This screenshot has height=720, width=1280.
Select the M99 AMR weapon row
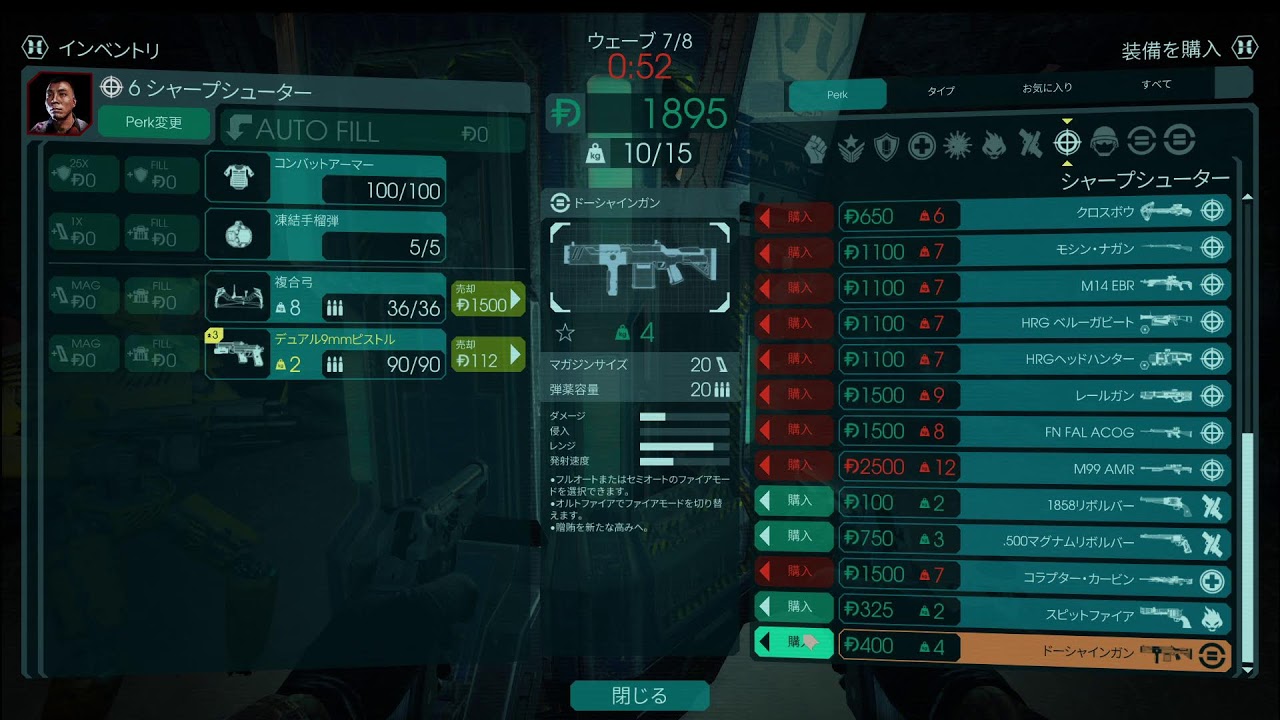click(x=1034, y=467)
